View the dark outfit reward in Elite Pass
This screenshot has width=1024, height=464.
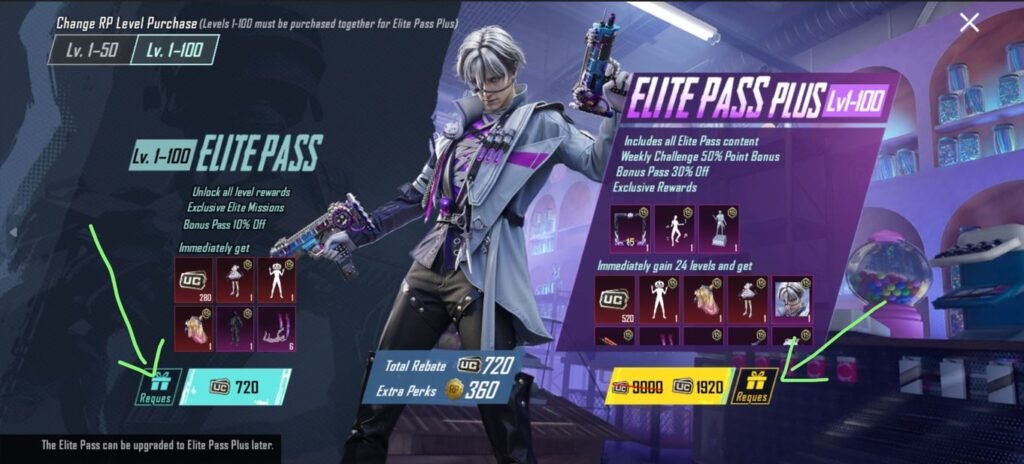pos(236,329)
